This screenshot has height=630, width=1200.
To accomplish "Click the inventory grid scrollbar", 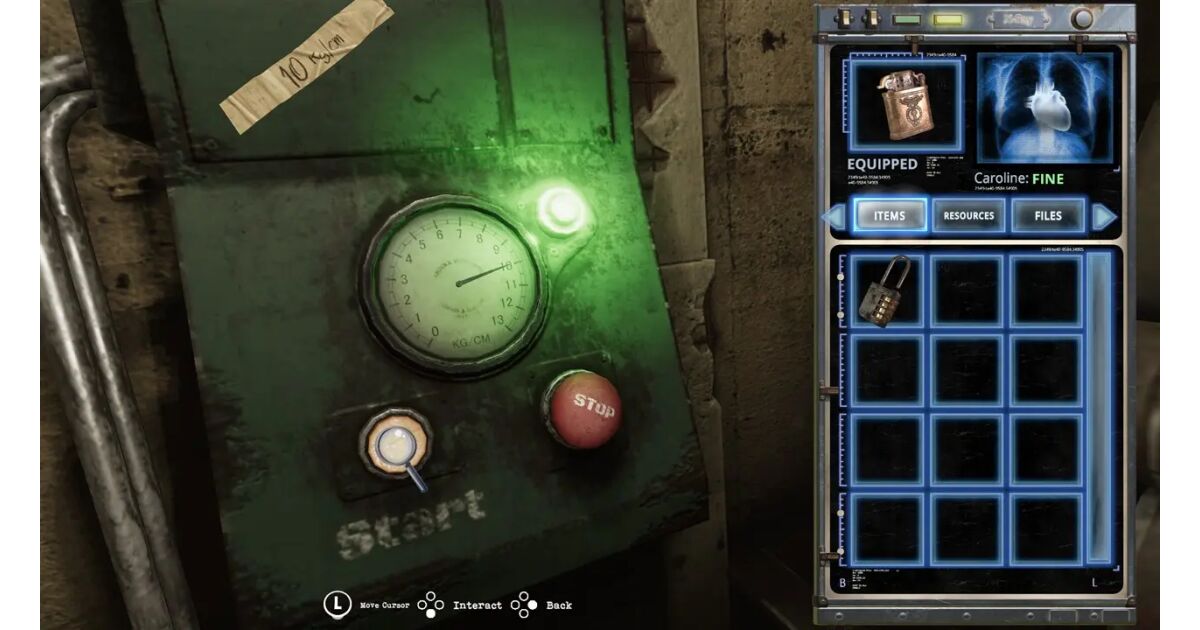I will (x=1098, y=405).
